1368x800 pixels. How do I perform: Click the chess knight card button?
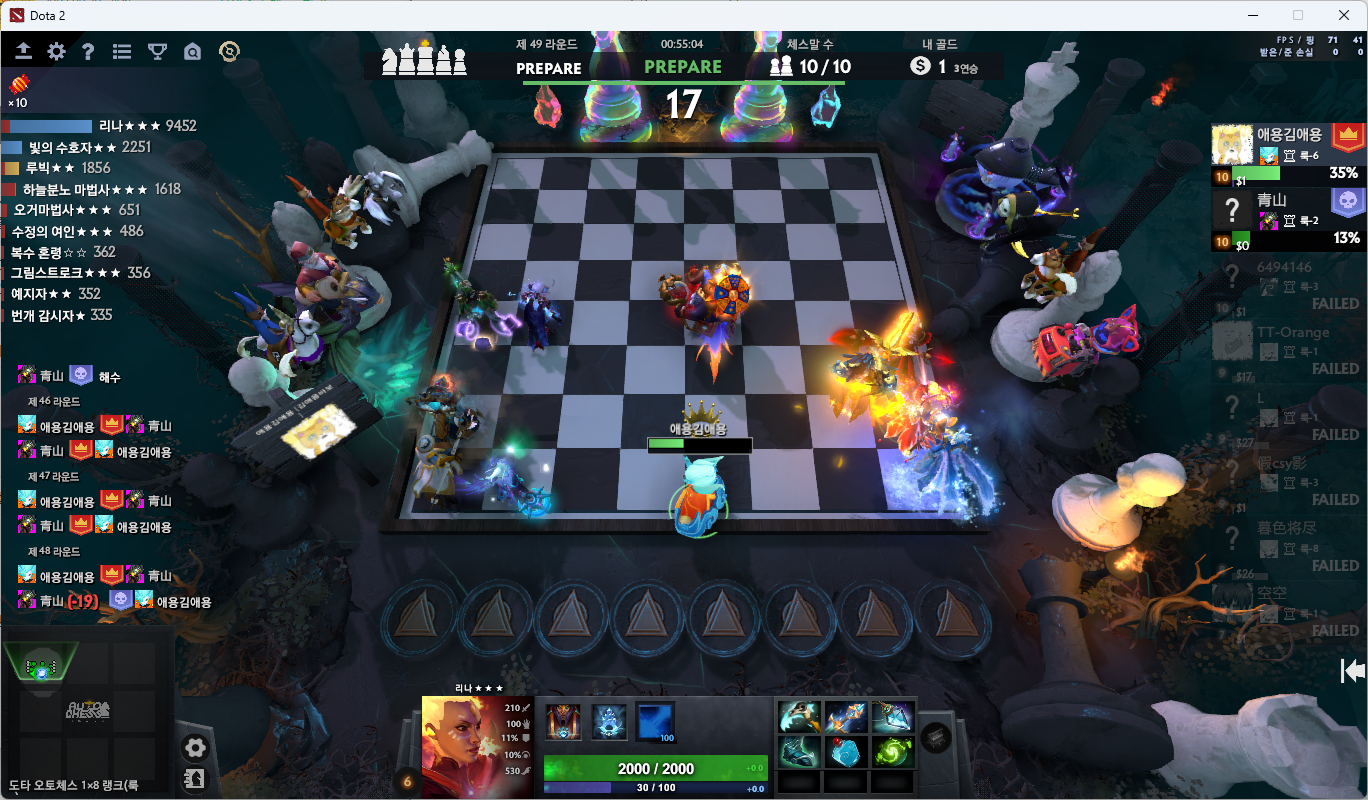coord(195,779)
